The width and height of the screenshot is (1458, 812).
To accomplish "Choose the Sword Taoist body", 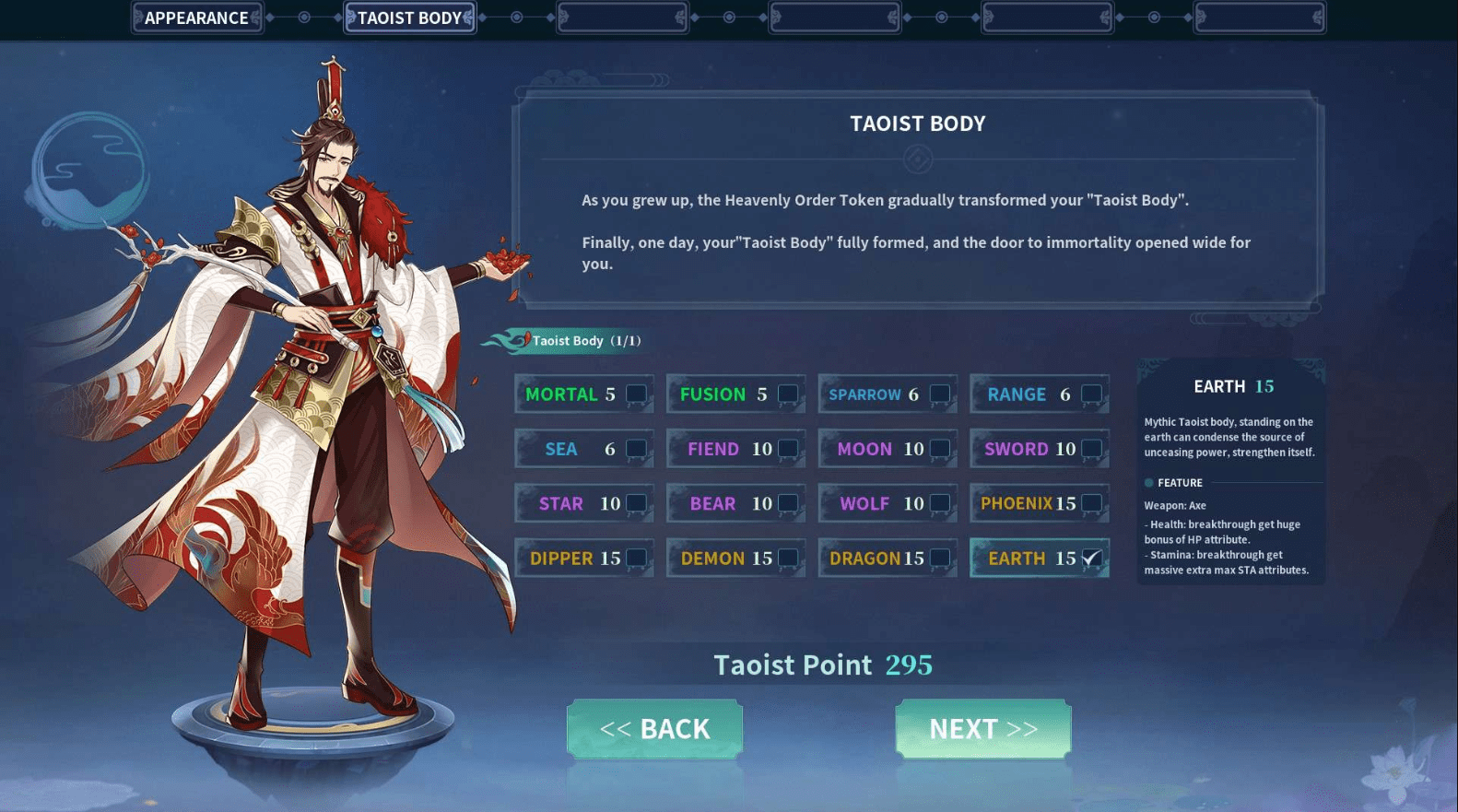I will click(x=1091, y=449).
